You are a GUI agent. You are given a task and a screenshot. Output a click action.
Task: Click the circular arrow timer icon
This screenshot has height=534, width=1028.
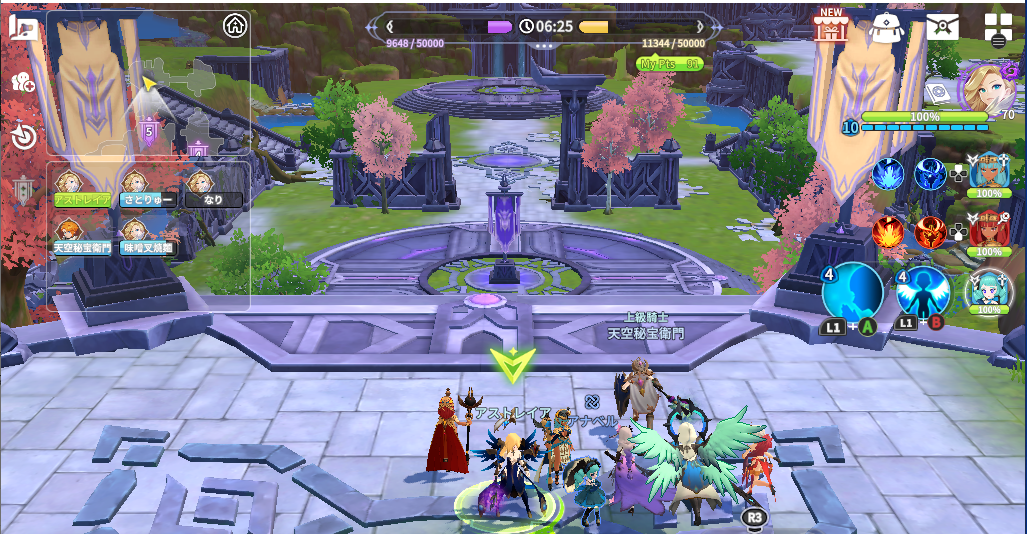[x=23, y=136]
